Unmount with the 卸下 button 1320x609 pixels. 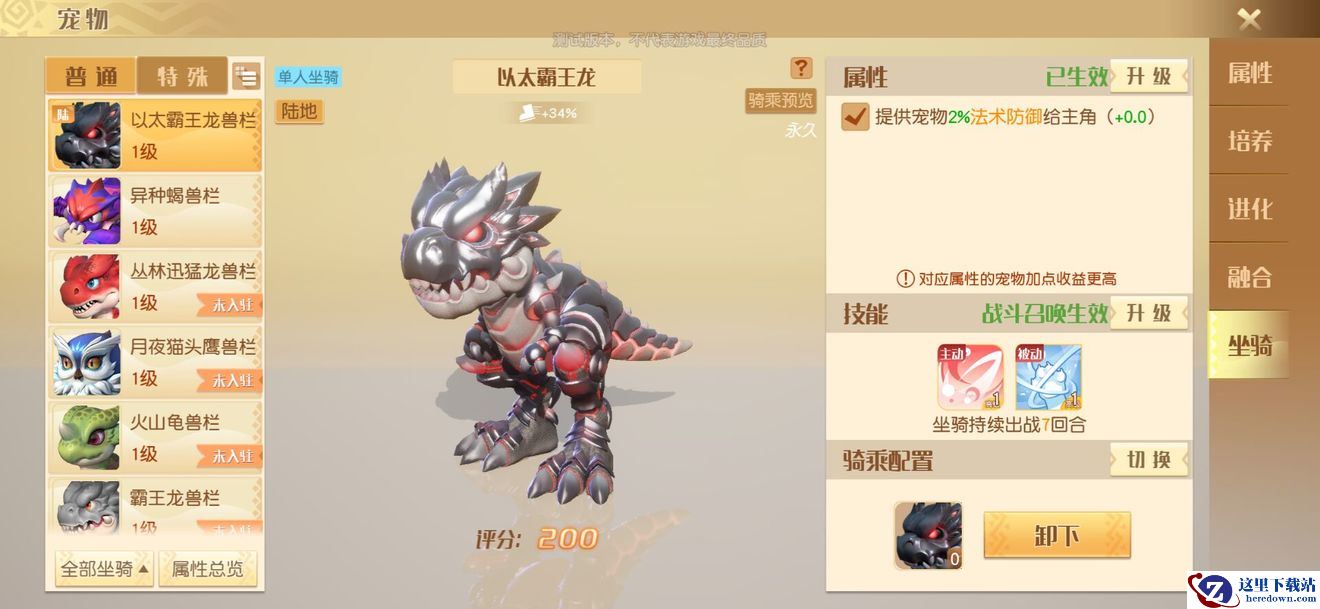pyautogui.click(x=1057, y=535)
